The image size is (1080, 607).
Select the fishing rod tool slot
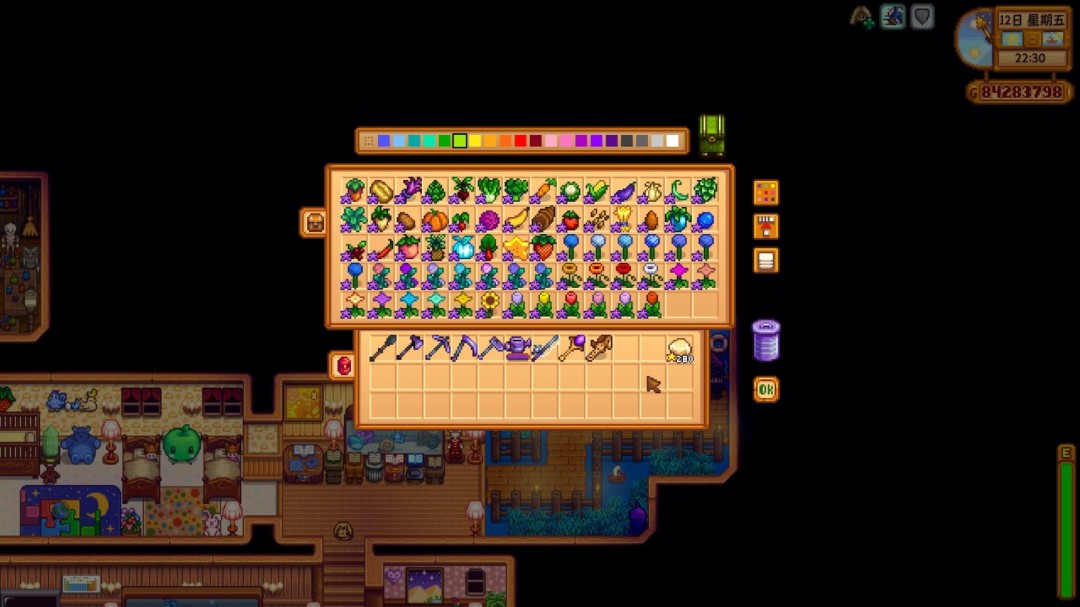pos(544,348)
